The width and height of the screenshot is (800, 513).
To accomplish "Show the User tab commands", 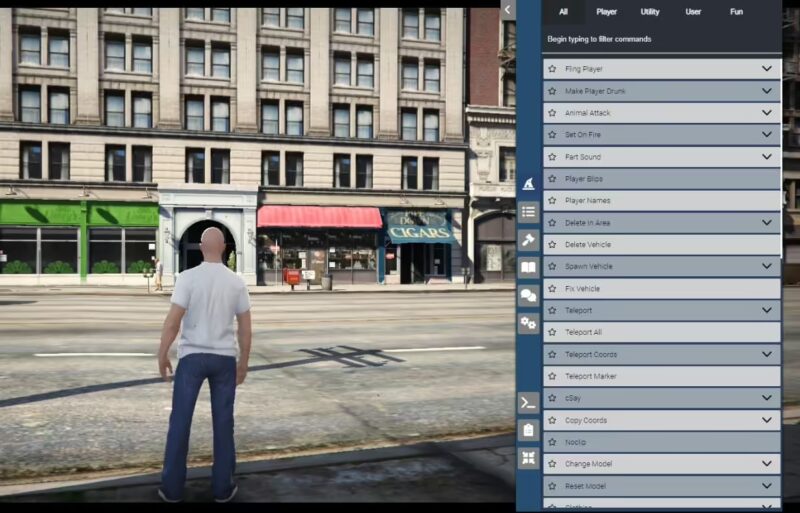I will 693,12.
